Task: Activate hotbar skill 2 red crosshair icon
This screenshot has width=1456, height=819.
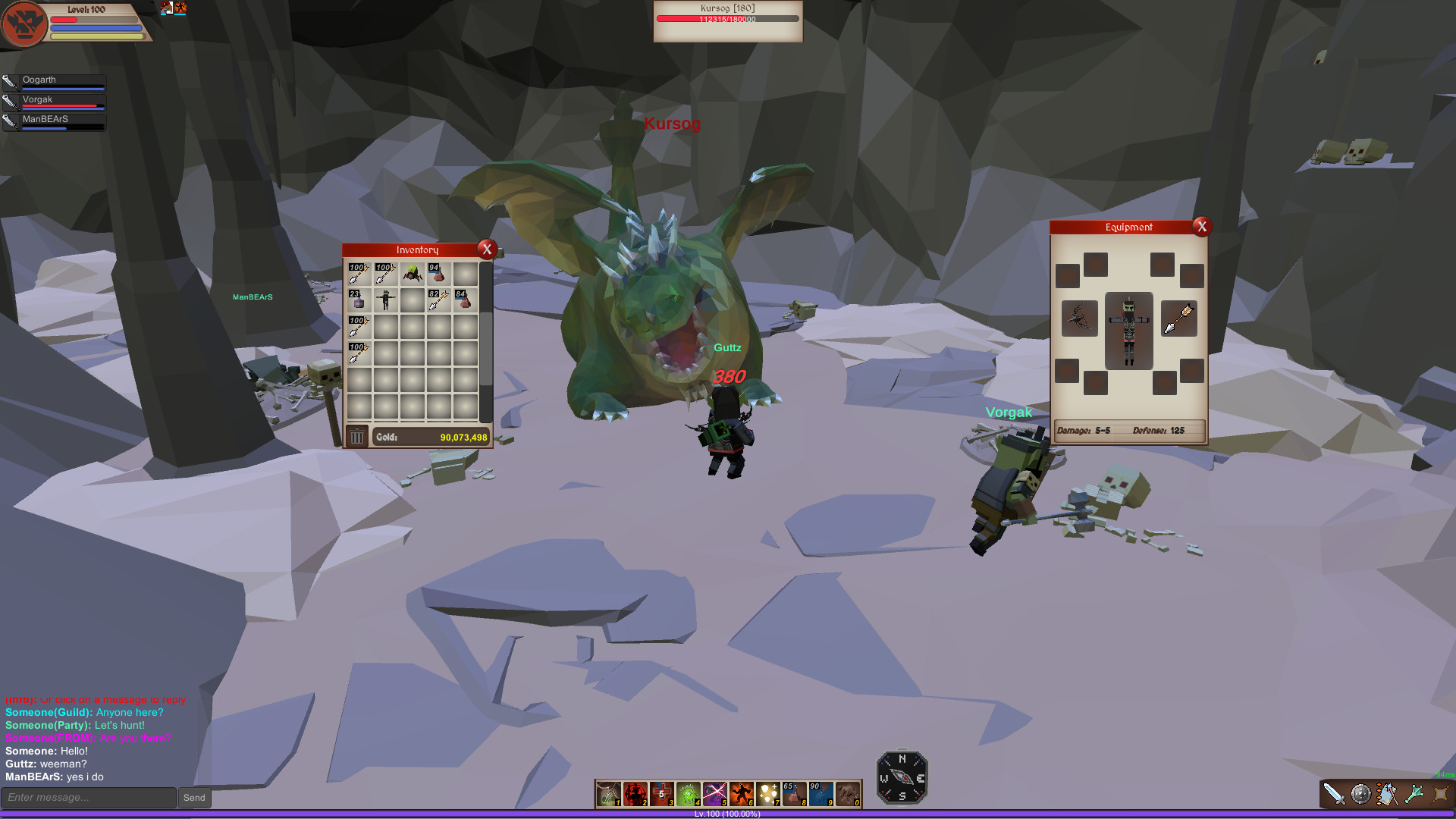Action: (x=634, y=795)
